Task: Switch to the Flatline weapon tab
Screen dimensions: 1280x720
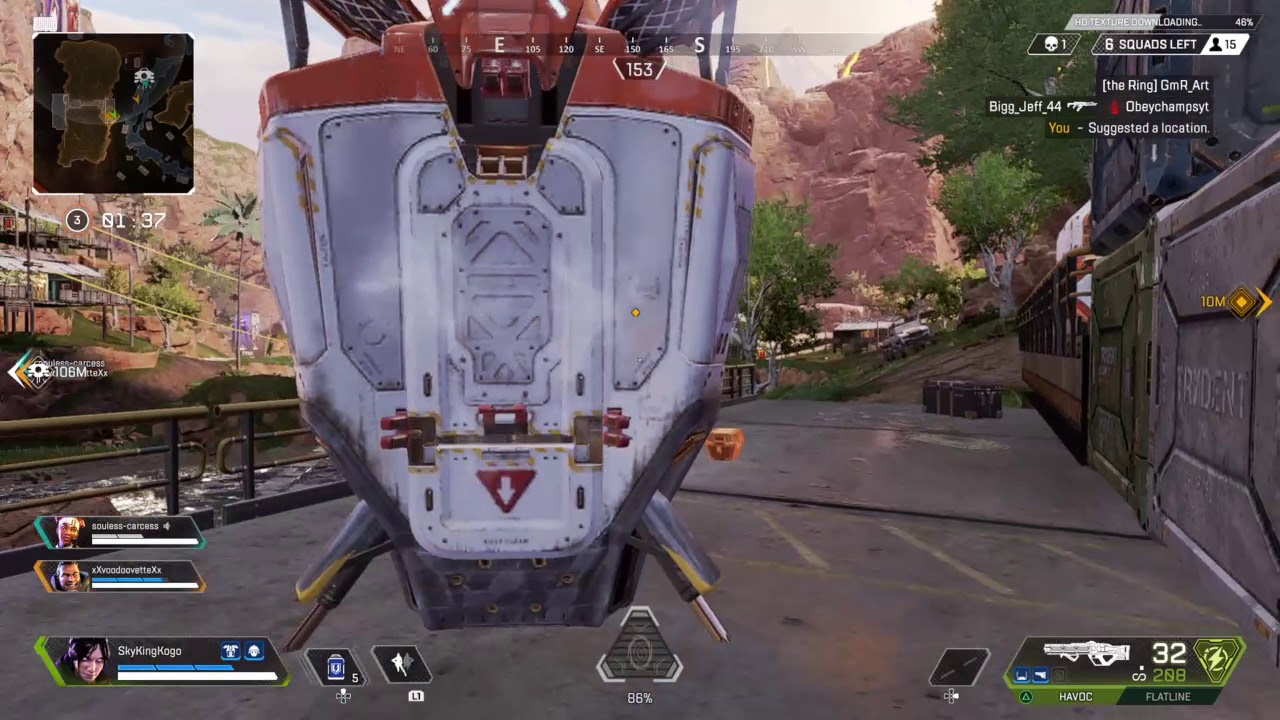Action: pos(1168,696)
